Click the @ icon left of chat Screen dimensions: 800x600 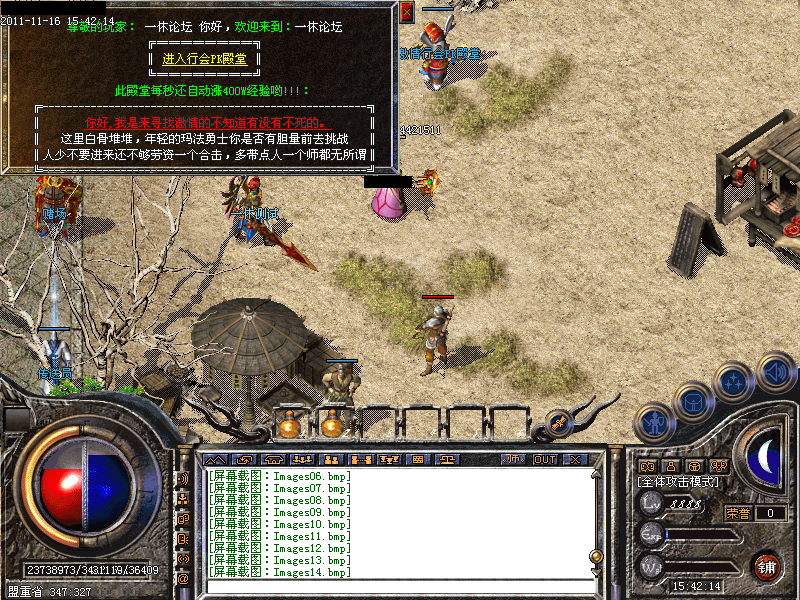click(183, 578)
